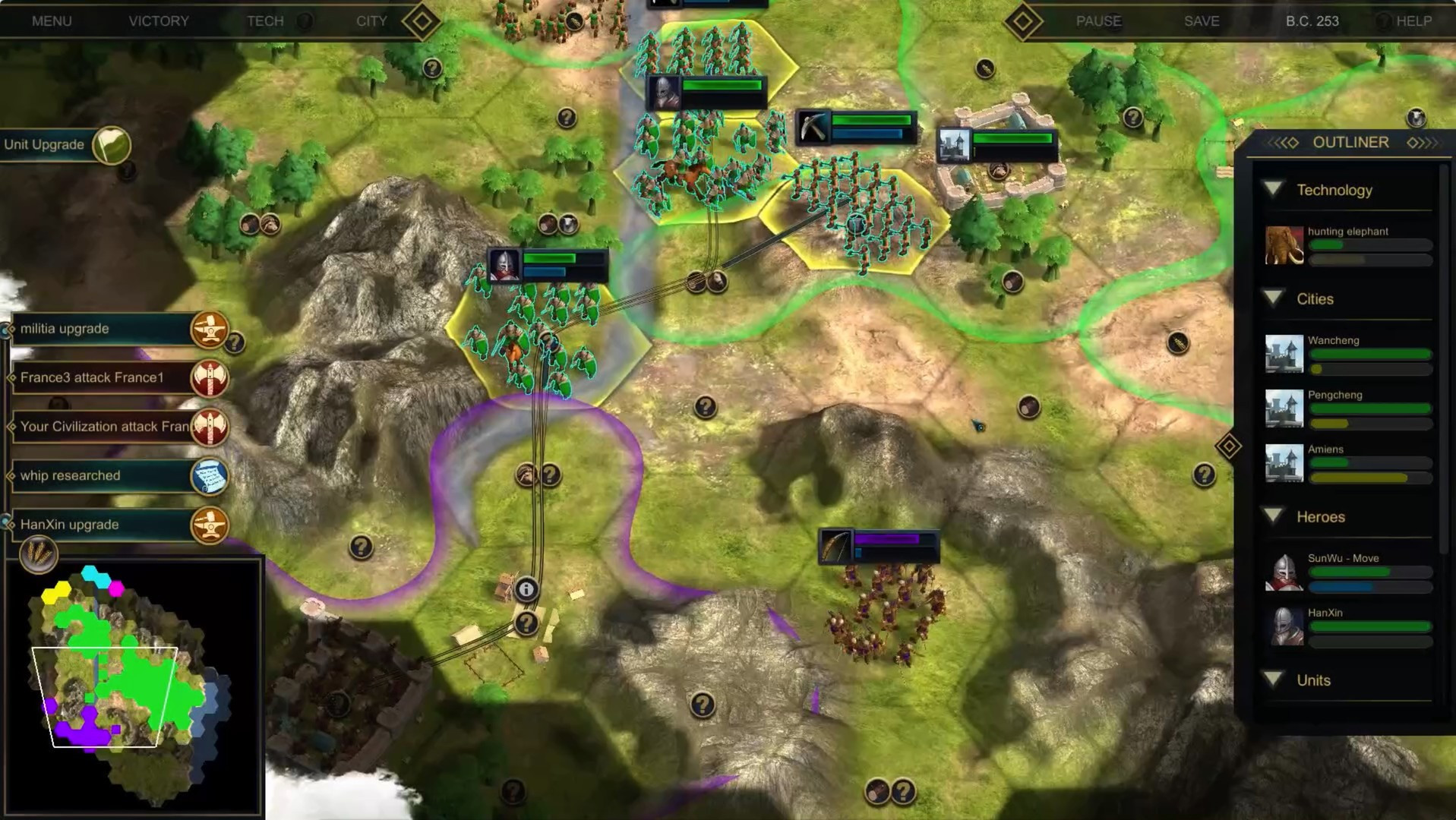Open the TECH tree

coord(265,21)
